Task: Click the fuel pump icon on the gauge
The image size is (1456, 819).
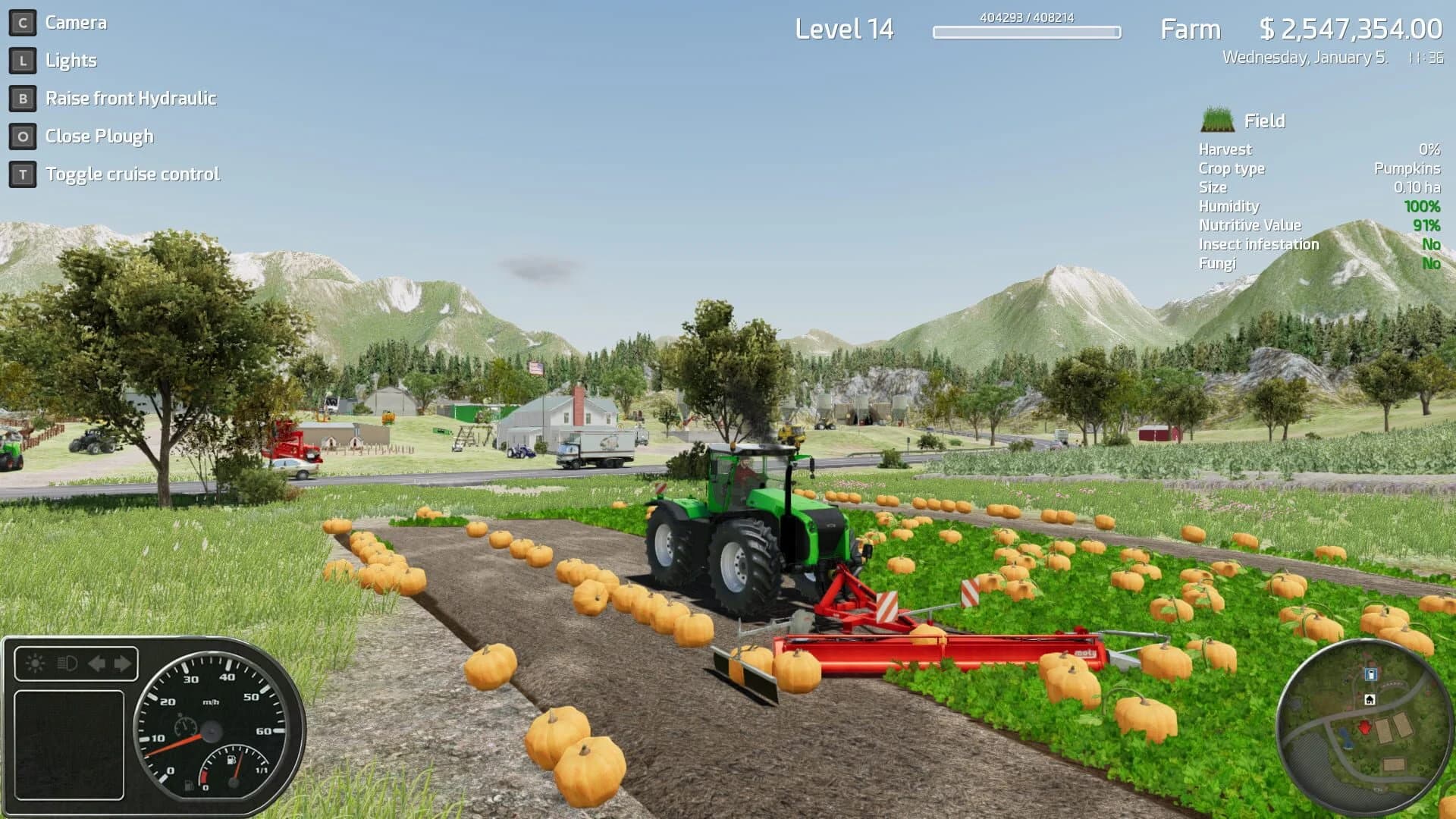Action: tap(231, 760)
